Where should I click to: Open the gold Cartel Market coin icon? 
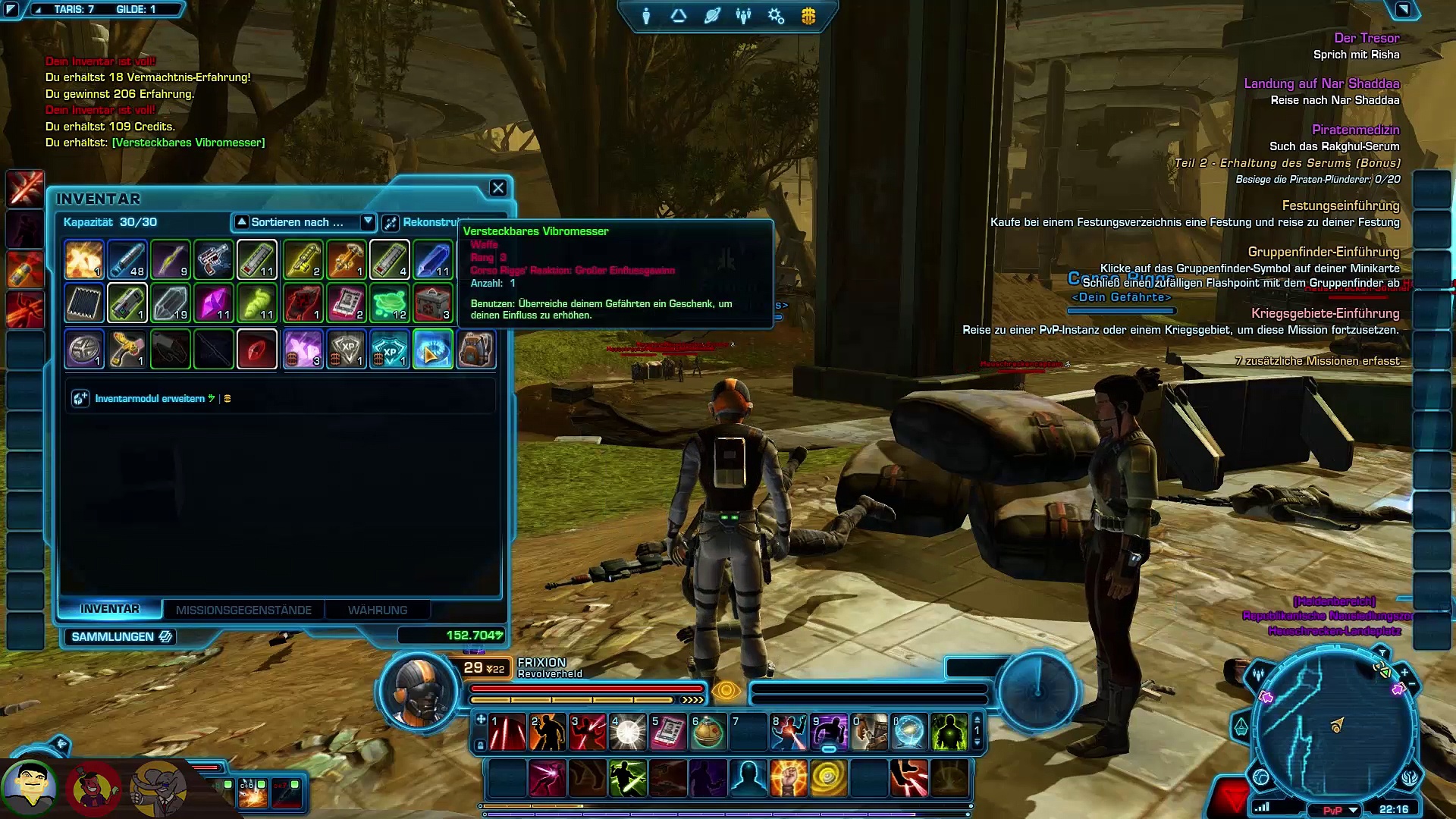pyautogui.click(x=808, y=16)
